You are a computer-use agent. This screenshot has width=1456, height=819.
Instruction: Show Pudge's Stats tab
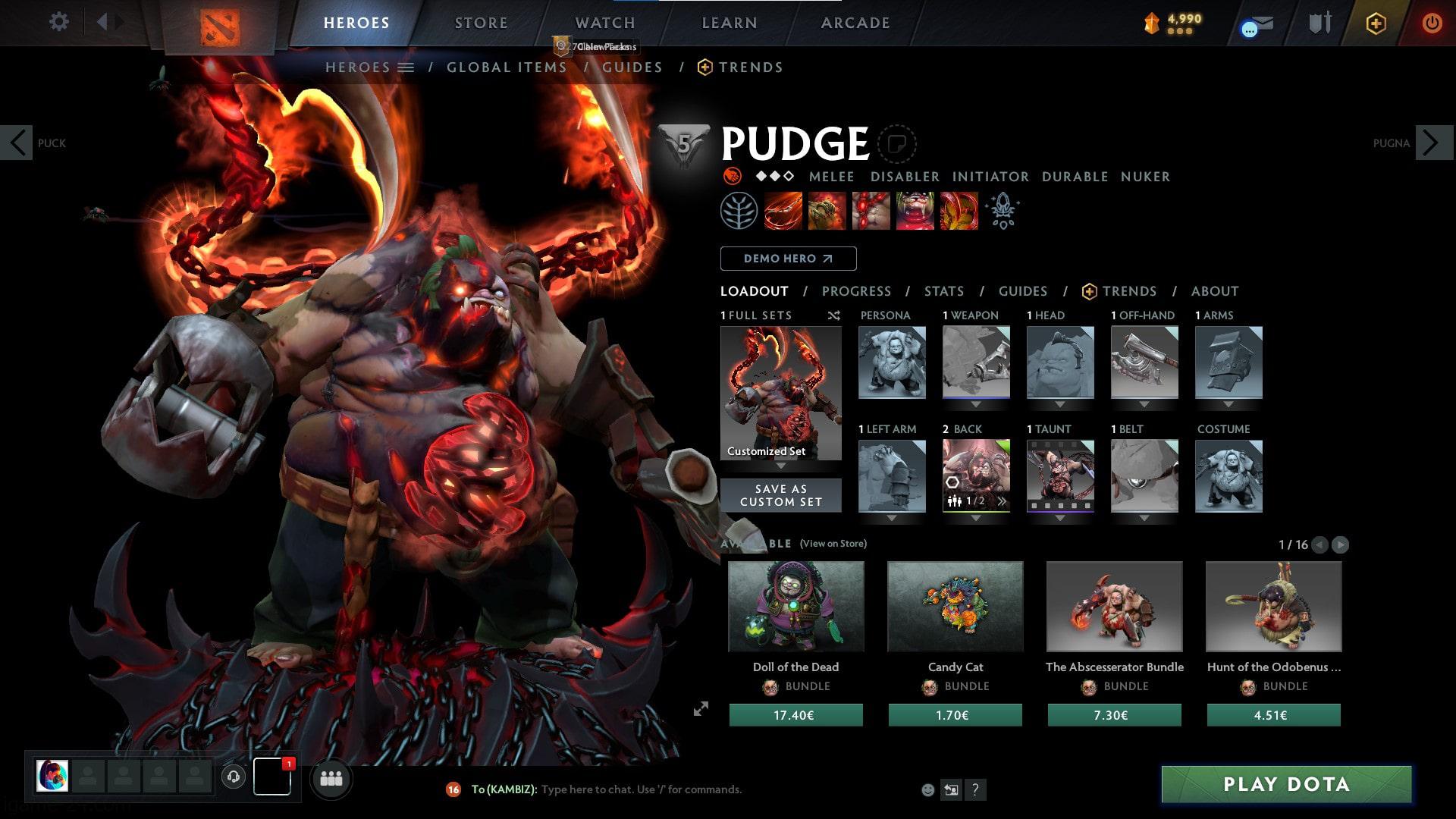943,291
